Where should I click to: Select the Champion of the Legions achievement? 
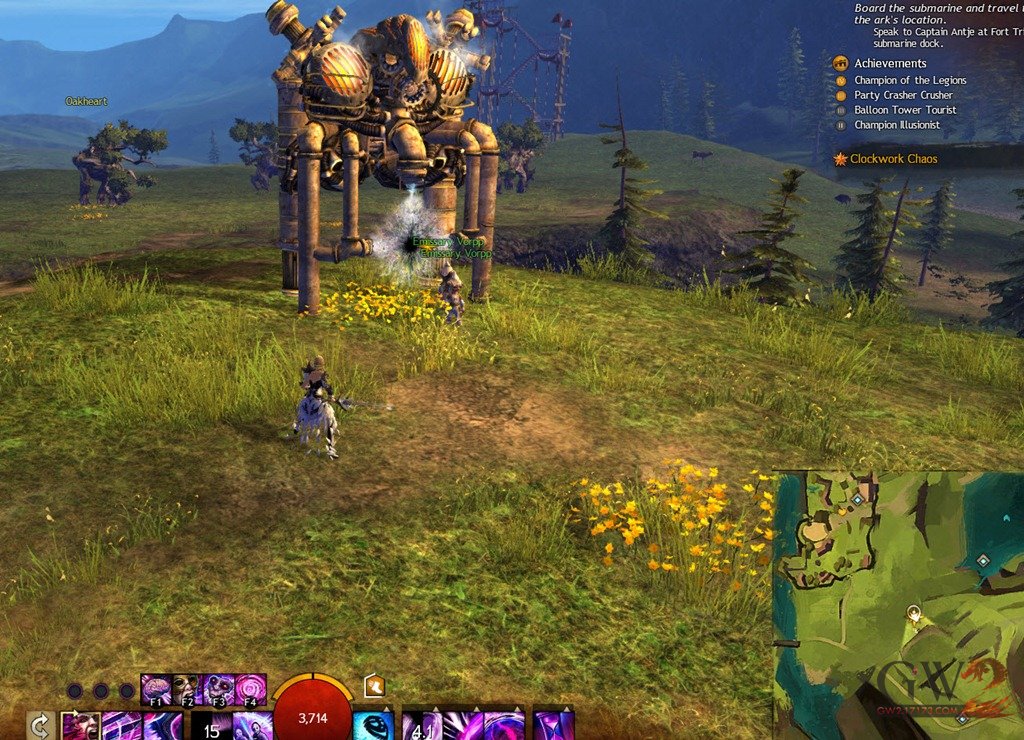pyautogui.click(x=909, y=80)
